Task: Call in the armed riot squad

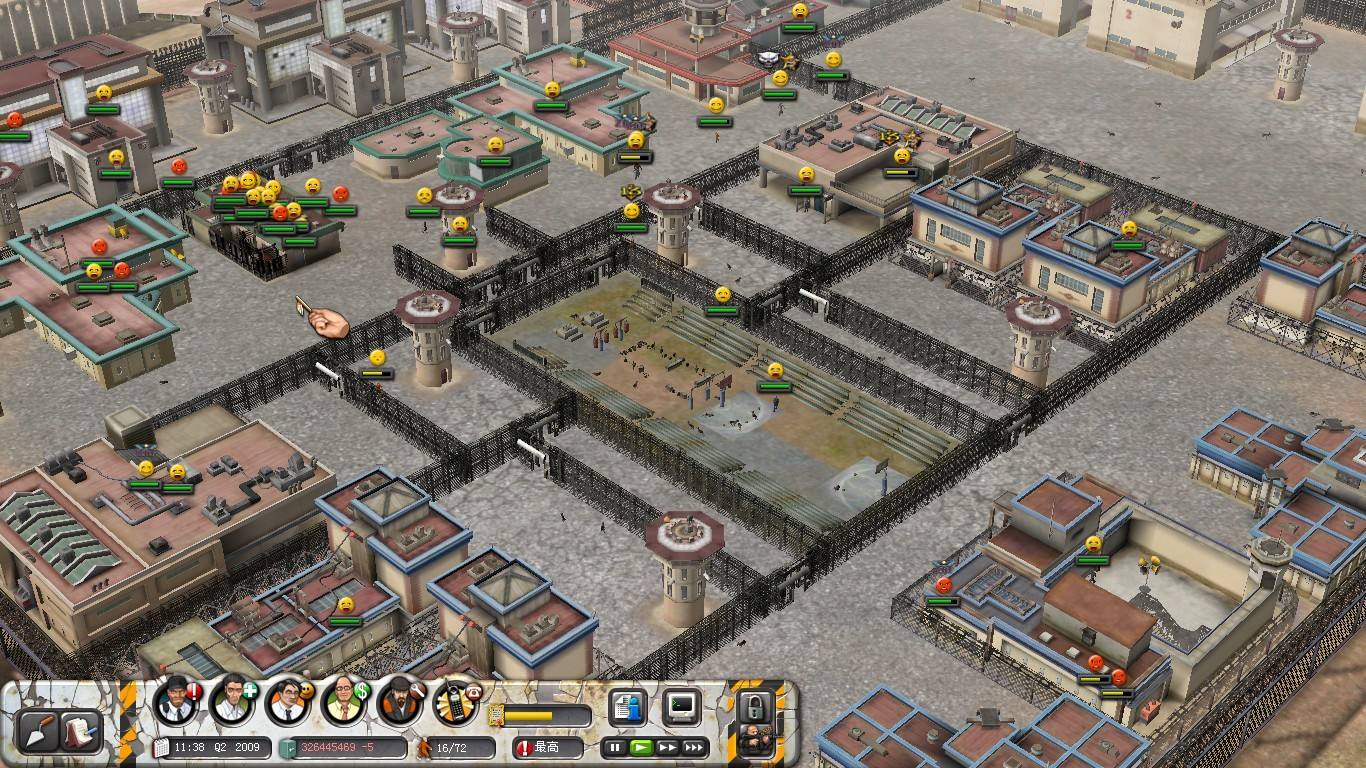Action: pyautogui.click(x=755, y=743)
